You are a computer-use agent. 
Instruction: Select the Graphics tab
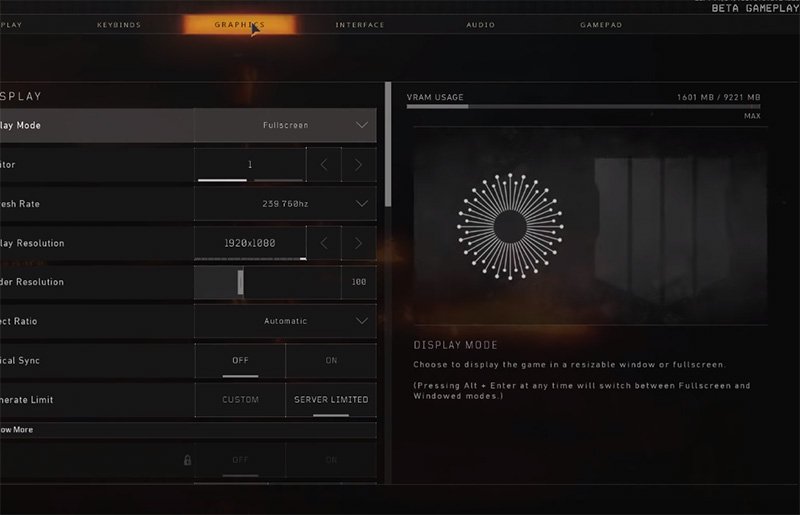(239, 25)
